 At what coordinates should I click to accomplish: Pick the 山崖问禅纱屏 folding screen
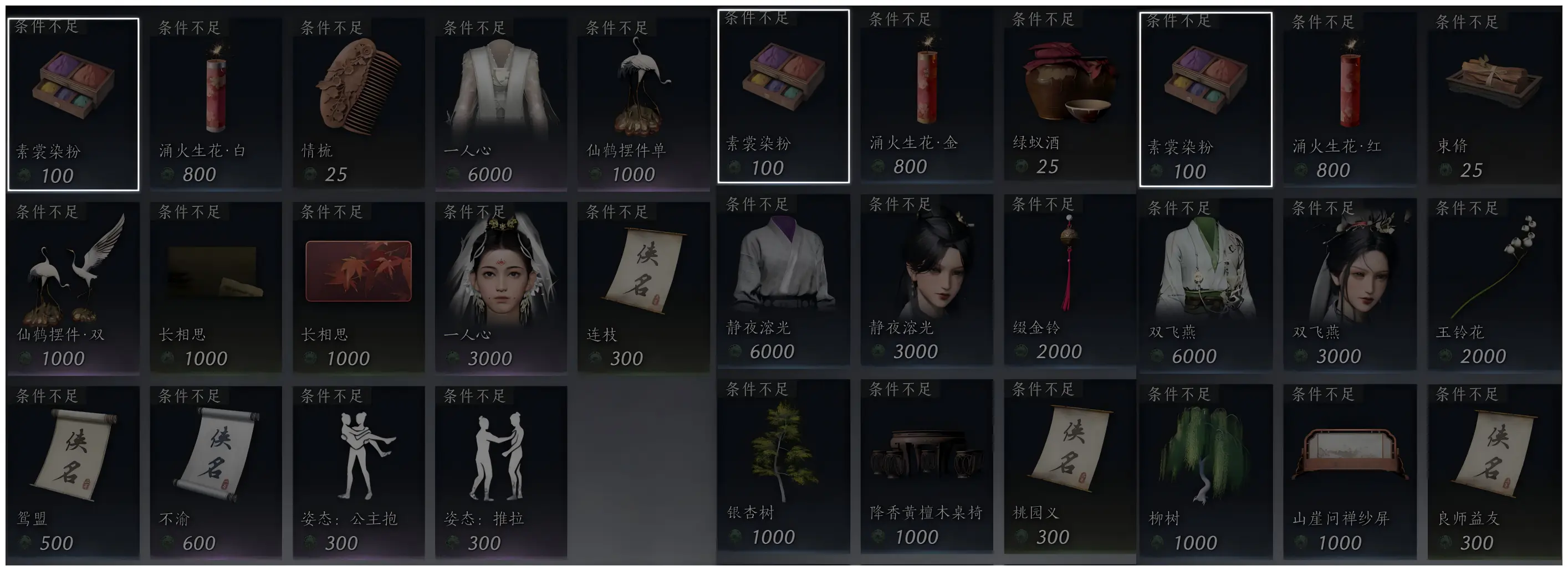point(1349,470)
